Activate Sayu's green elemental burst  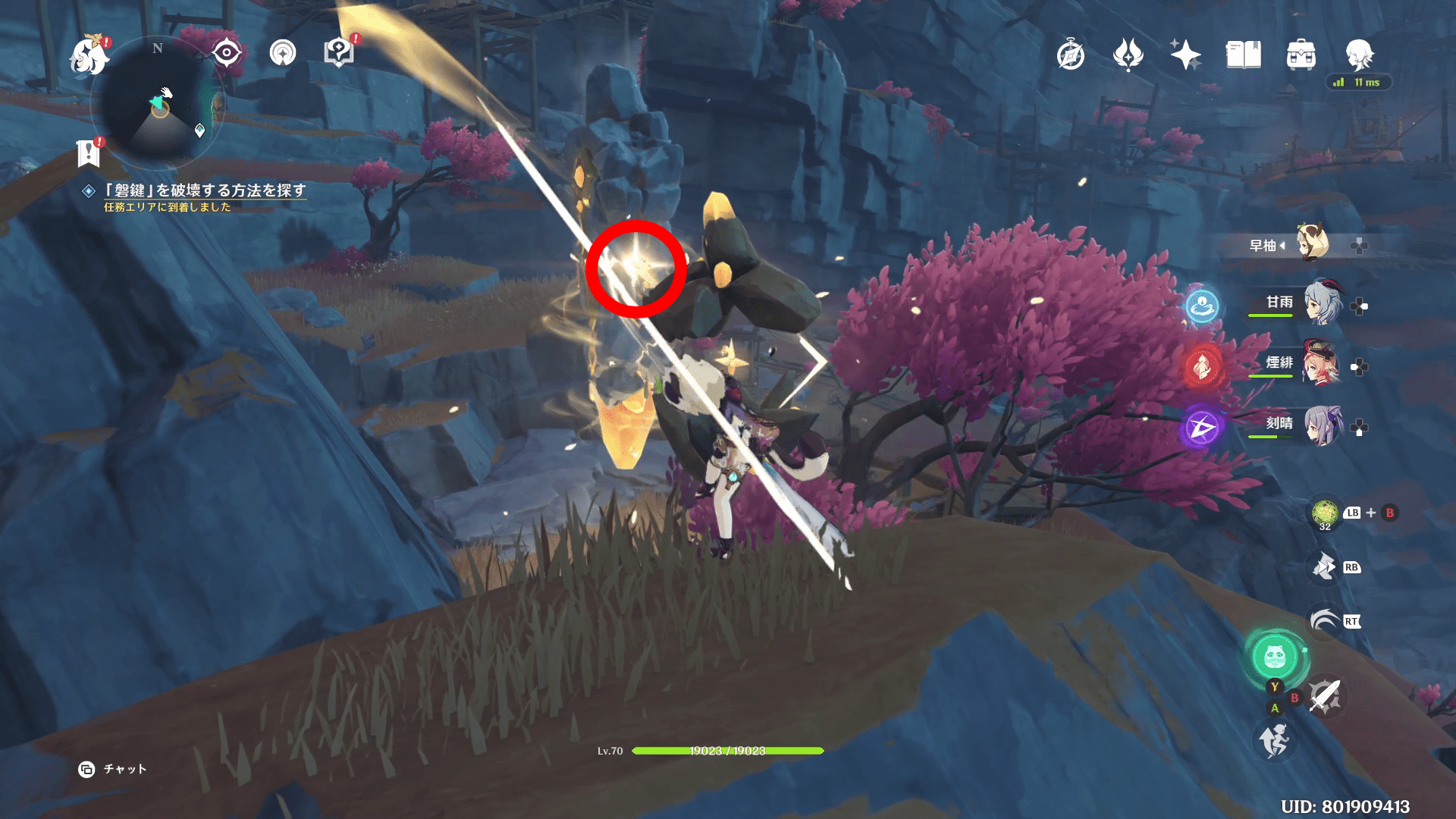[1275, 657]
